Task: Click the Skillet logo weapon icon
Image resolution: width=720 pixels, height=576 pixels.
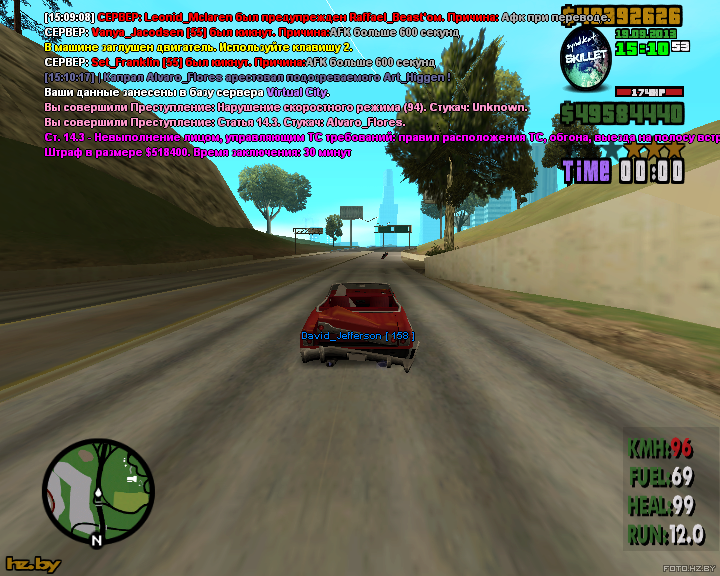Action: click(585, 59)
